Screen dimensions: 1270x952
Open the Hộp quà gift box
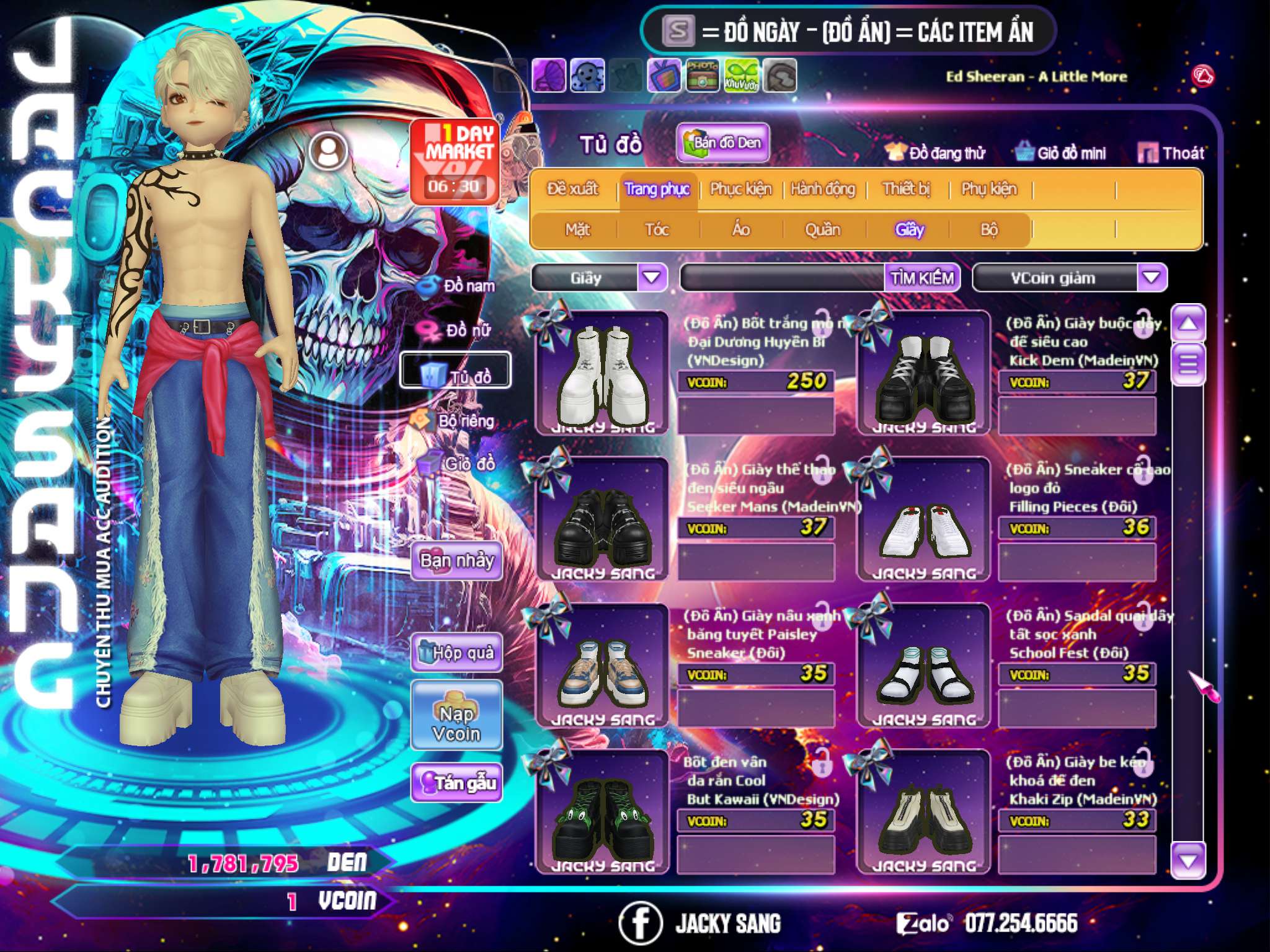point(456,652)
